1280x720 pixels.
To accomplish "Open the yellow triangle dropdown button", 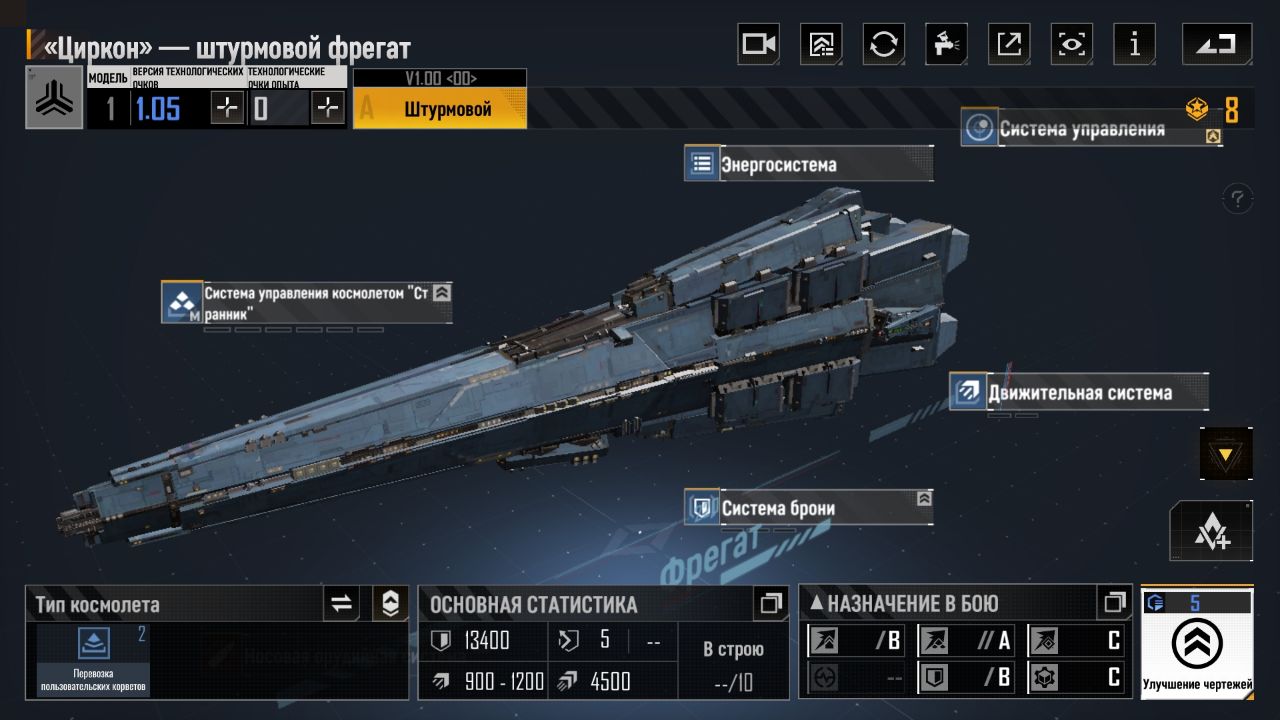I will [1226, 455].
